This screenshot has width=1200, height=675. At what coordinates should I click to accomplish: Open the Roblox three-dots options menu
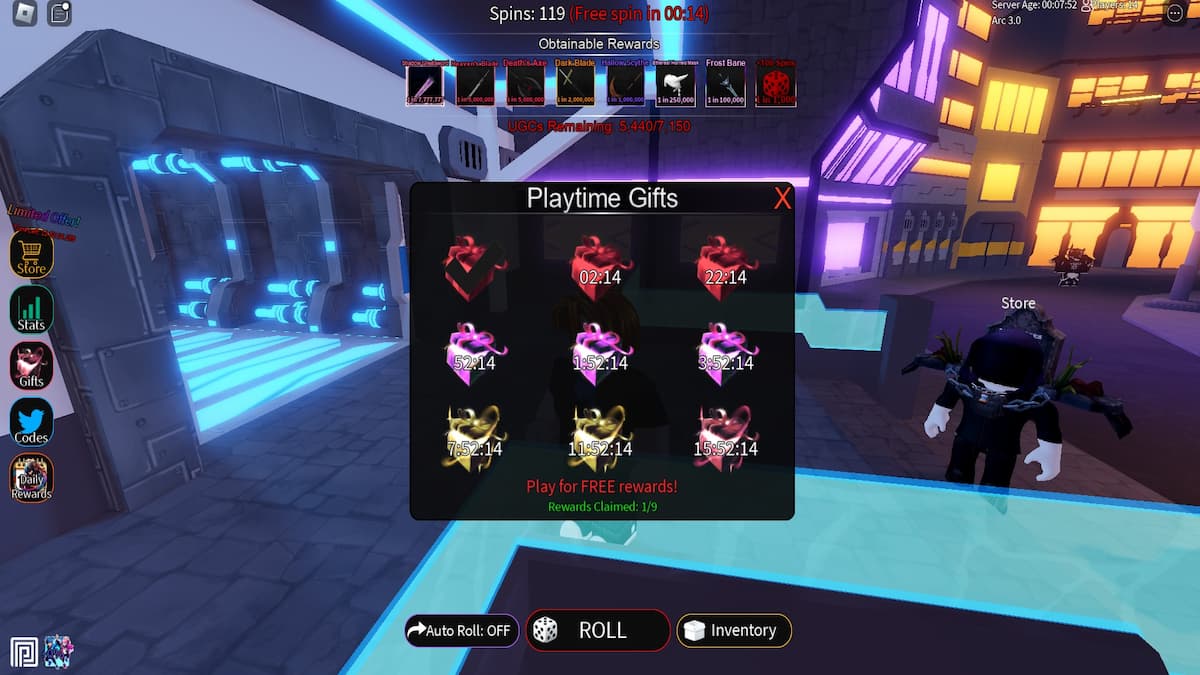coord(1174,13)
